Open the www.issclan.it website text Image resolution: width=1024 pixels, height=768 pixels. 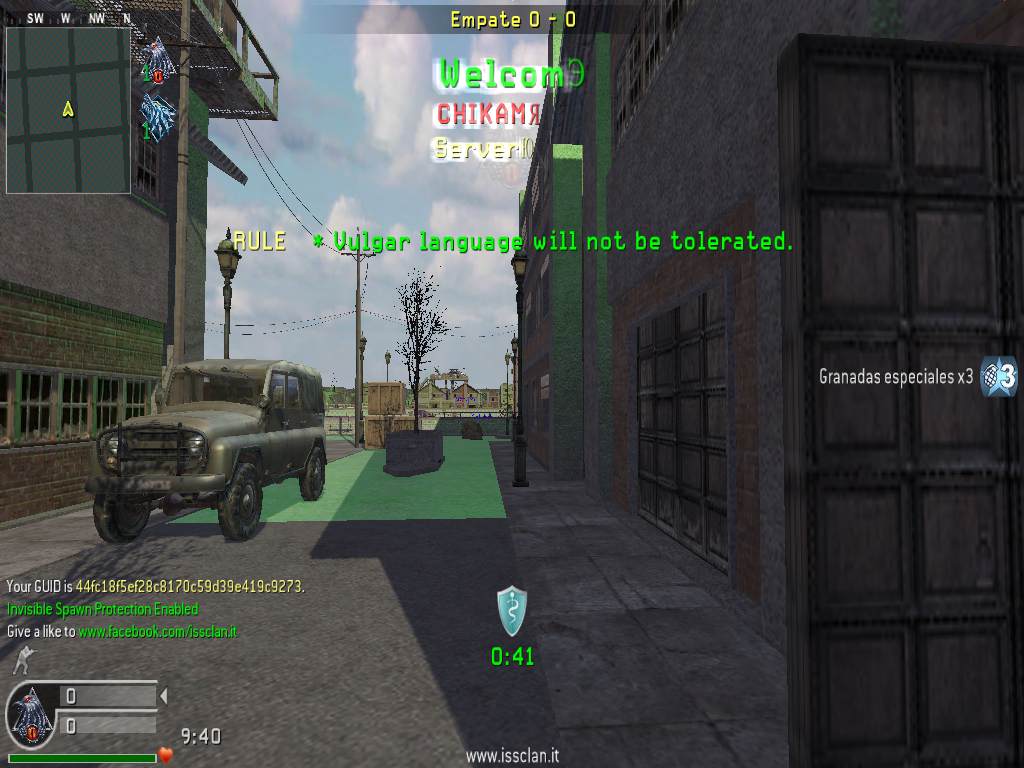pyautogui.click(x=511, y=757)
